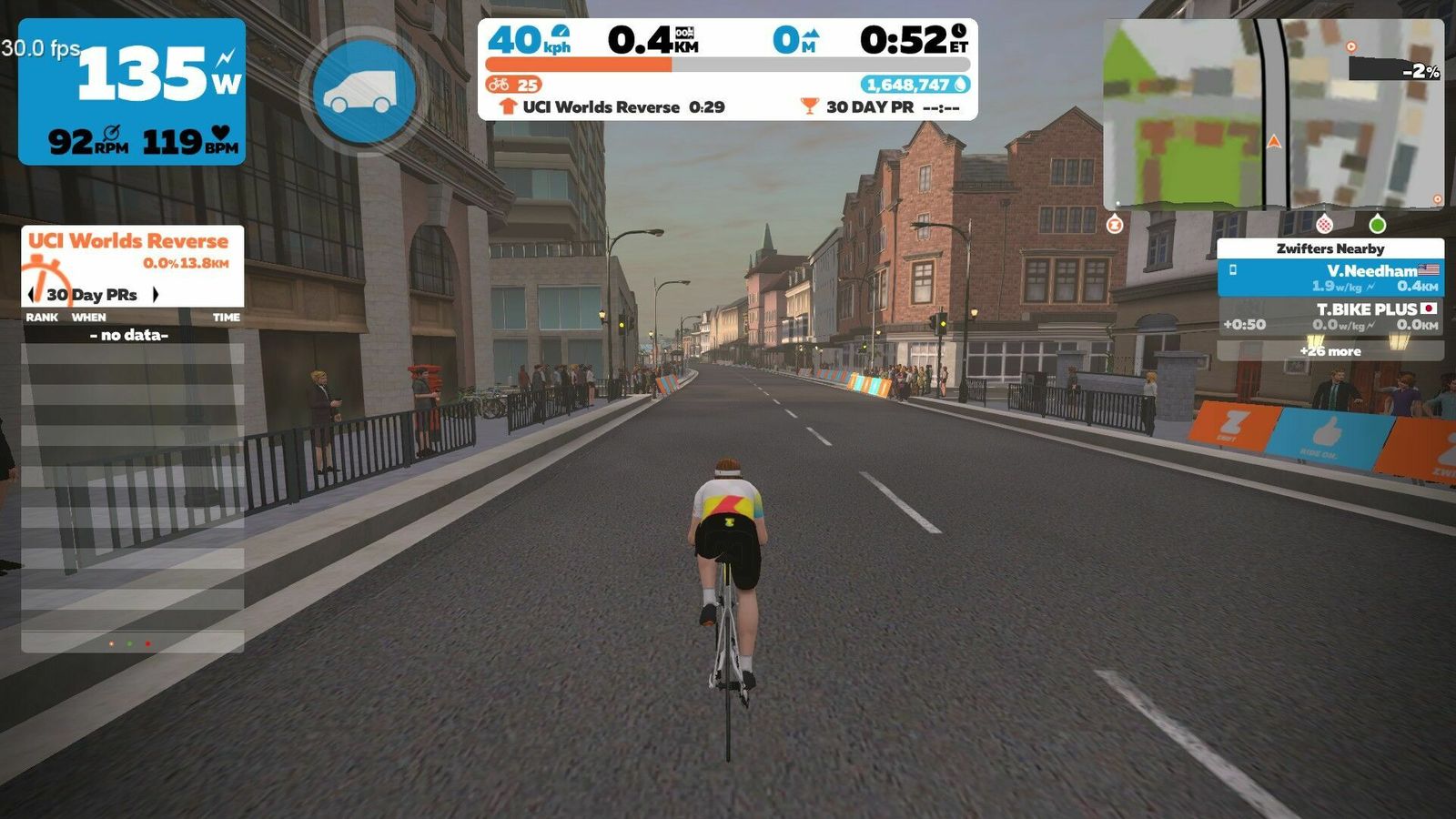Activate the van draft power-up icon
The image size is (1456, 819).
tap(364, 91)
